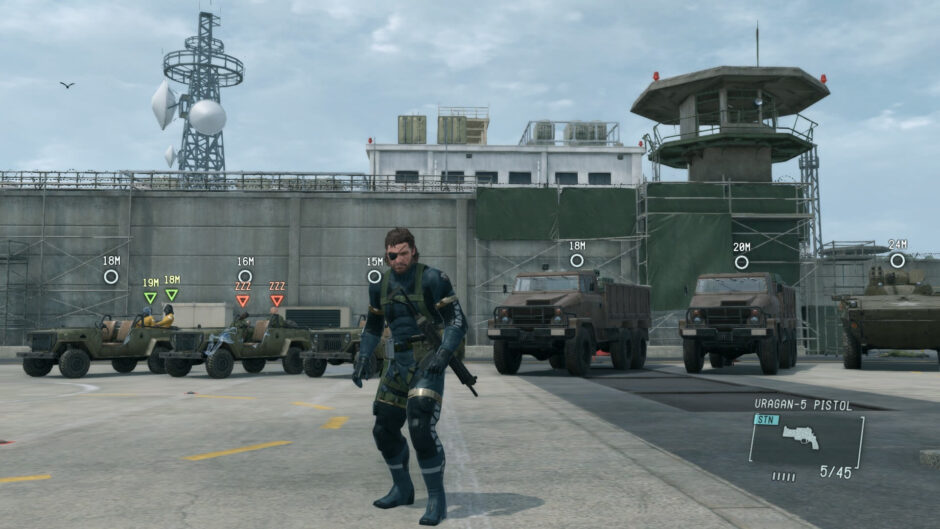This screenshot has width=940, height=529.
Task: Click the 20M circle marker
Action: pyautogui.click(x=741, y=262)
